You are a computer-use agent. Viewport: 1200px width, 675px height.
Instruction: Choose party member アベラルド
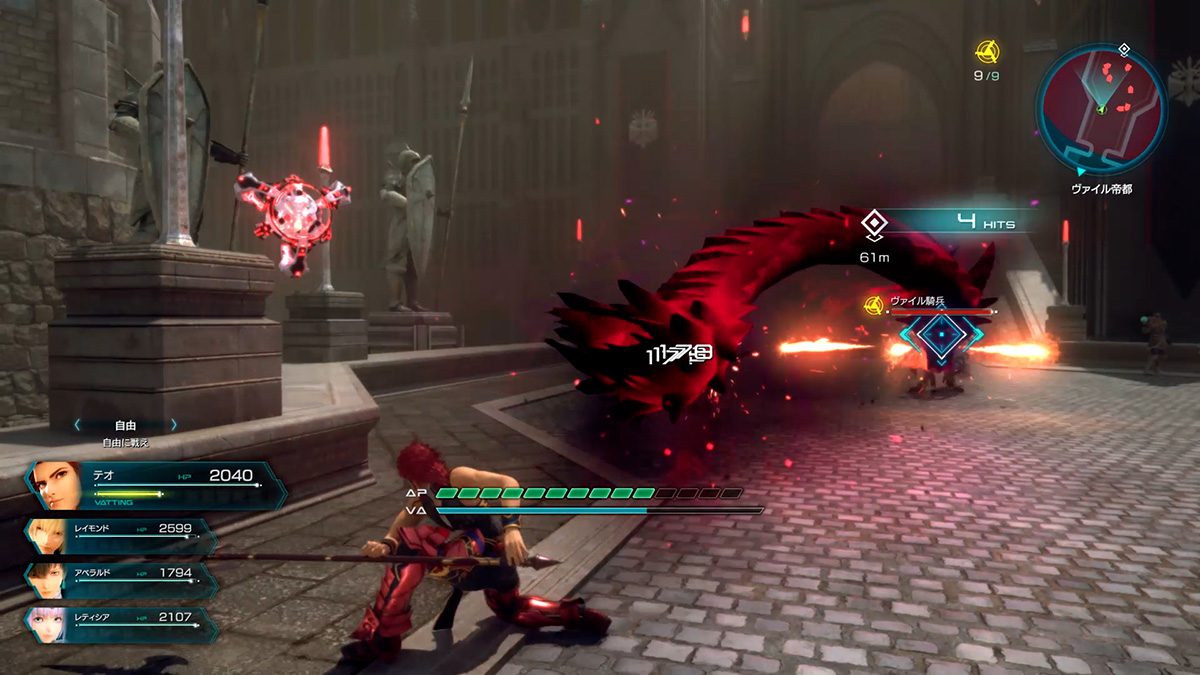120,581
